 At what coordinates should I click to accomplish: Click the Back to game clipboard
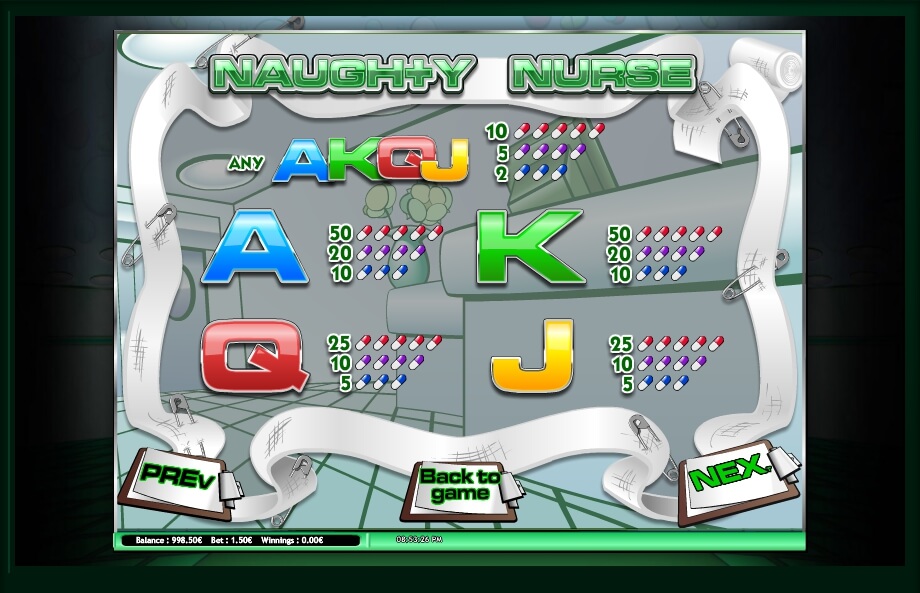pyautogui.click(x=461, y=486)
